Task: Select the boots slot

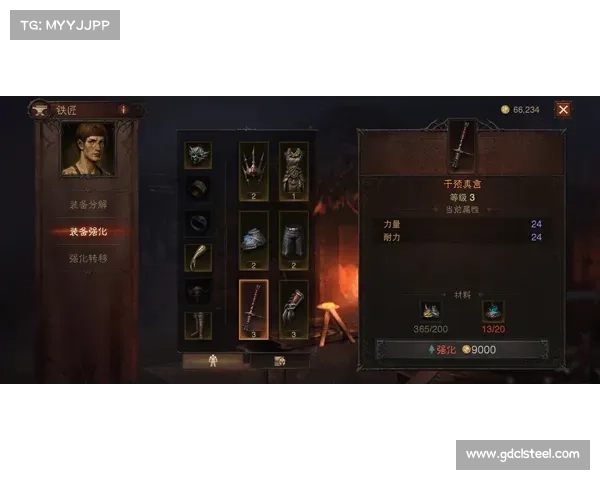Action: pos(198,325)
